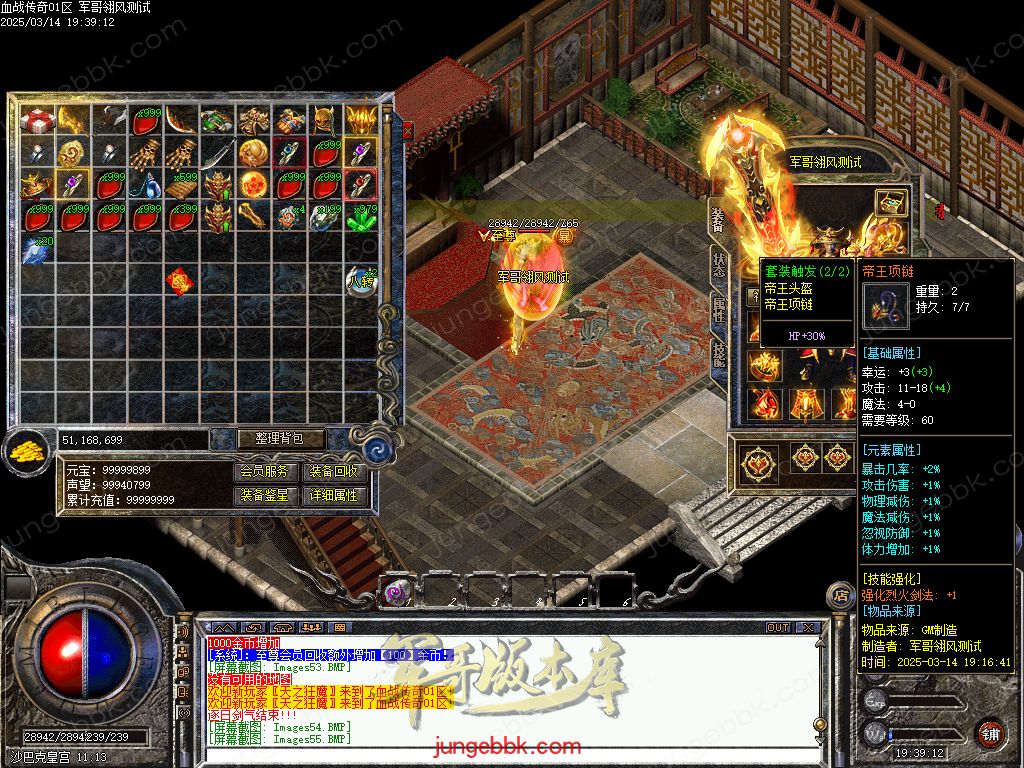
Task: Choose the 装备鉴星 button
Action: (x=267, y=495)
